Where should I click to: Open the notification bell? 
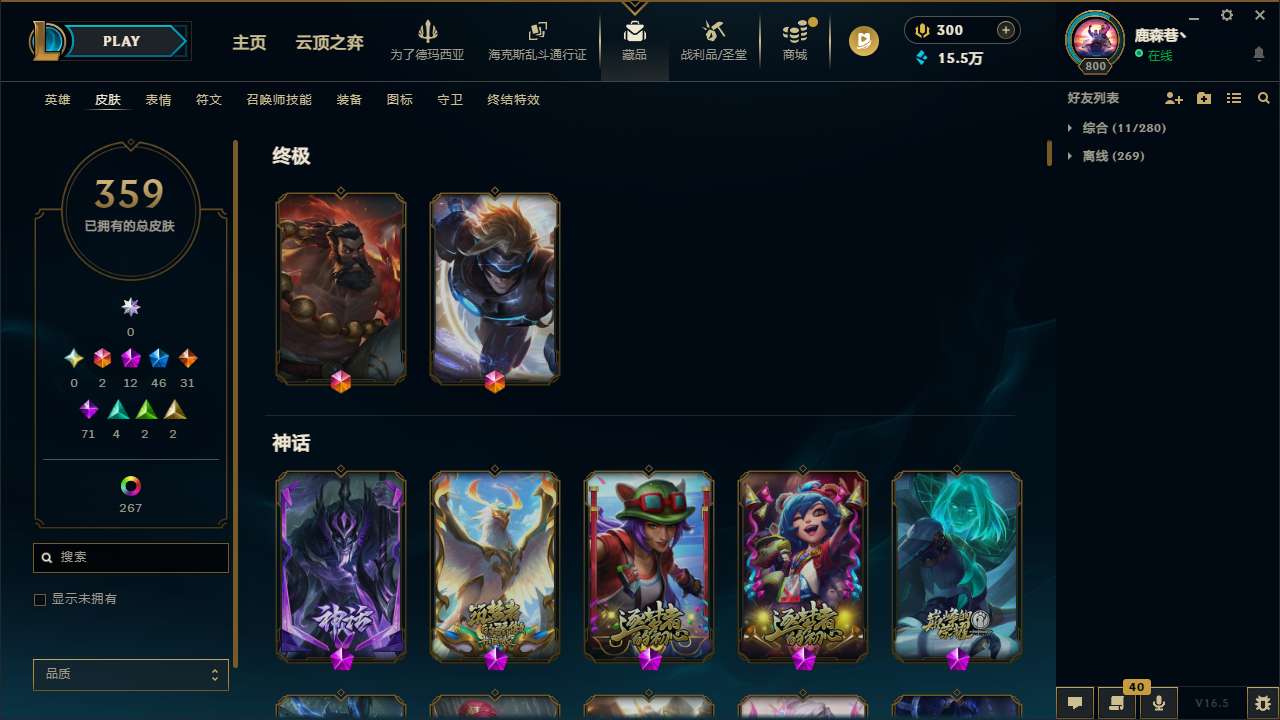coord(1258,54)
